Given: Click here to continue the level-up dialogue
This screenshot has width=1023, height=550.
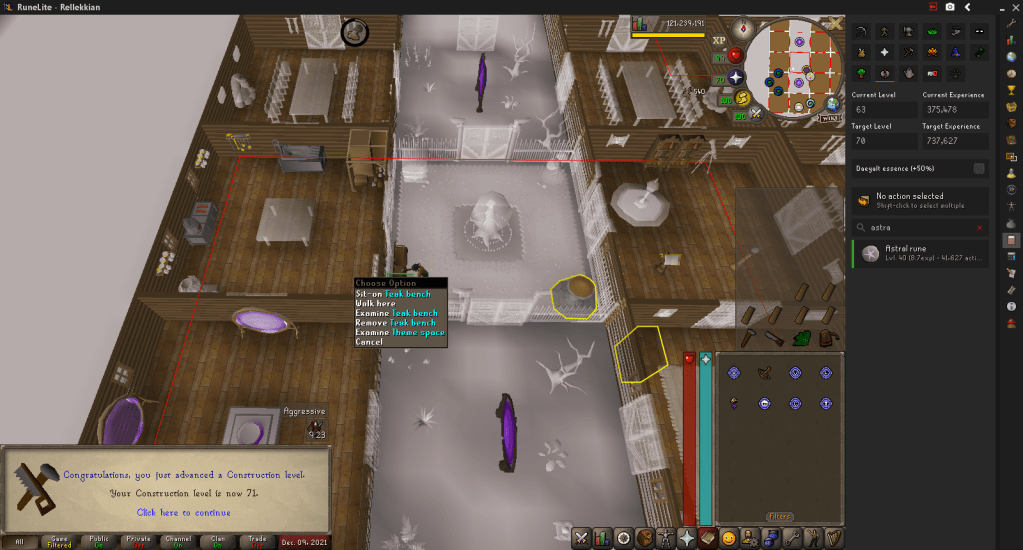Looking at the screenshot, I should tap(183, 512).
